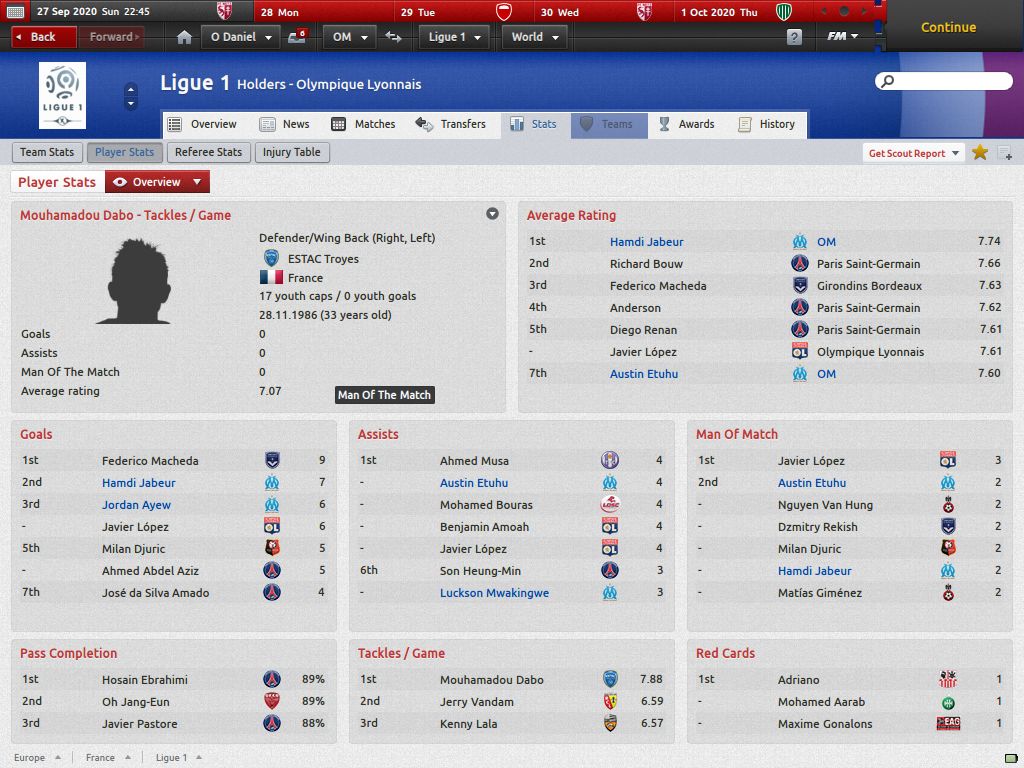Show Team Stats
This screenshot has width=1024, height=768.
(47, 152)
